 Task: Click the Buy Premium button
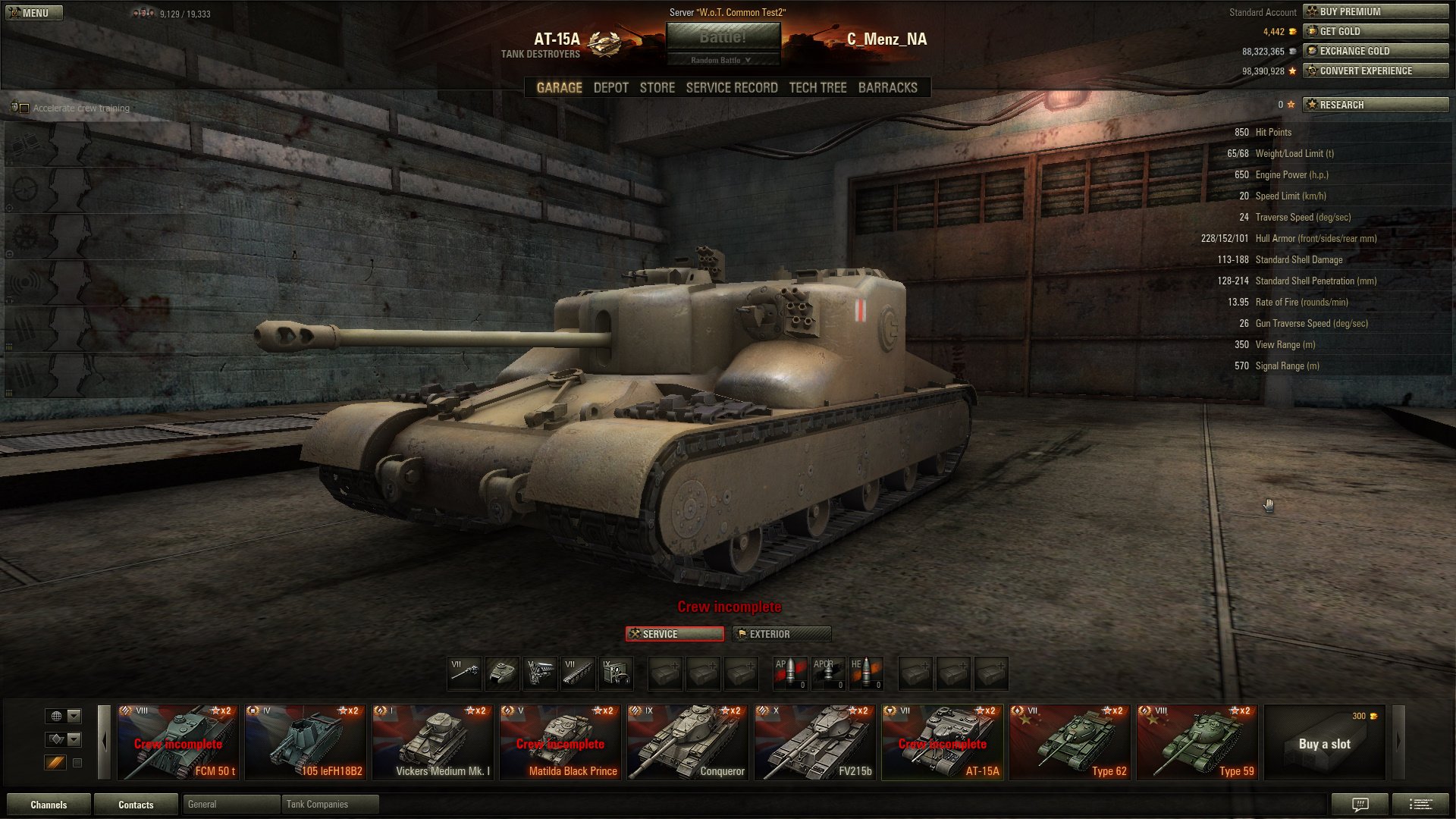[1375, 11]
